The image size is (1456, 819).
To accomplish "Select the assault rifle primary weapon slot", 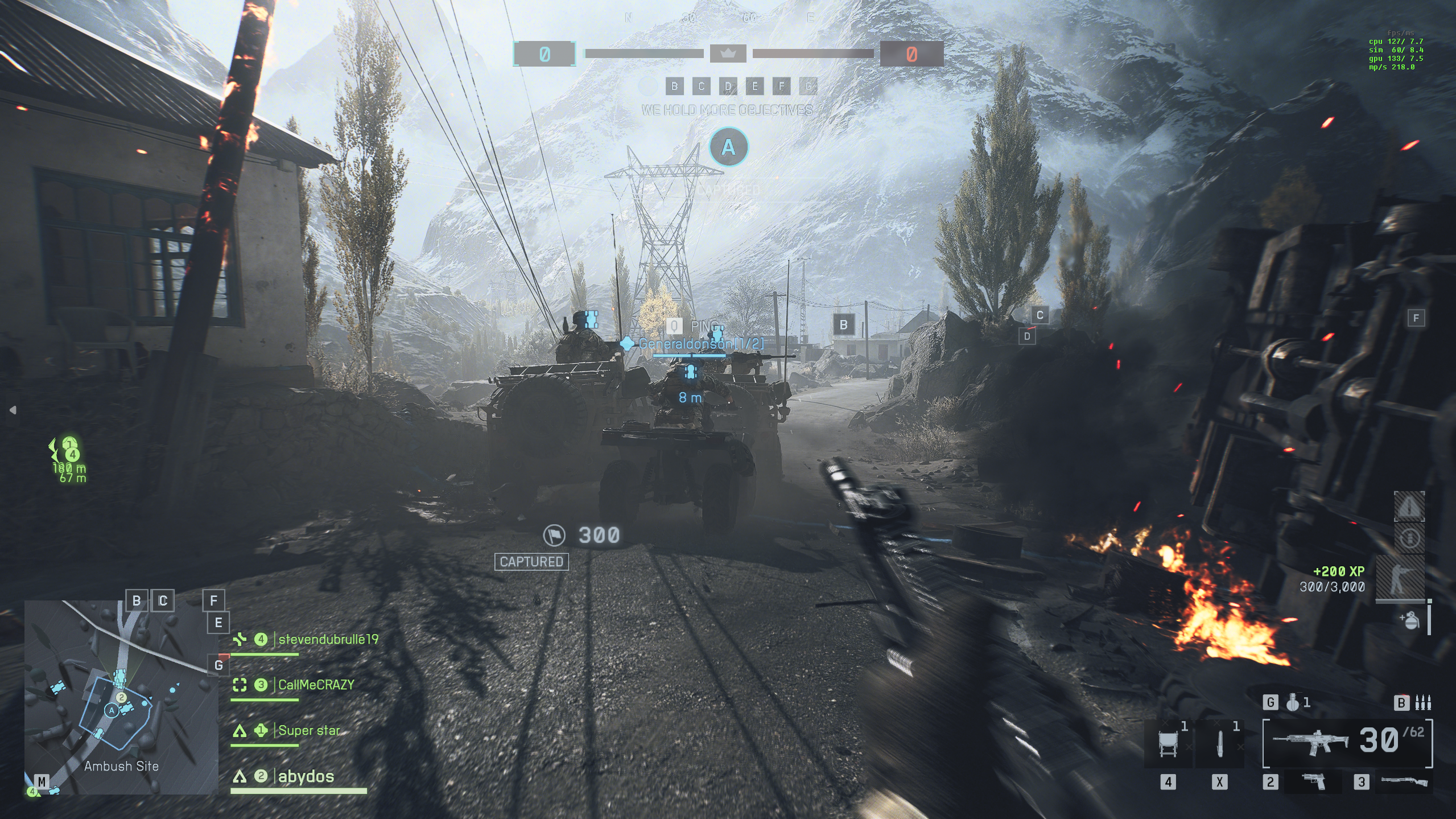I will (1310, 742).
